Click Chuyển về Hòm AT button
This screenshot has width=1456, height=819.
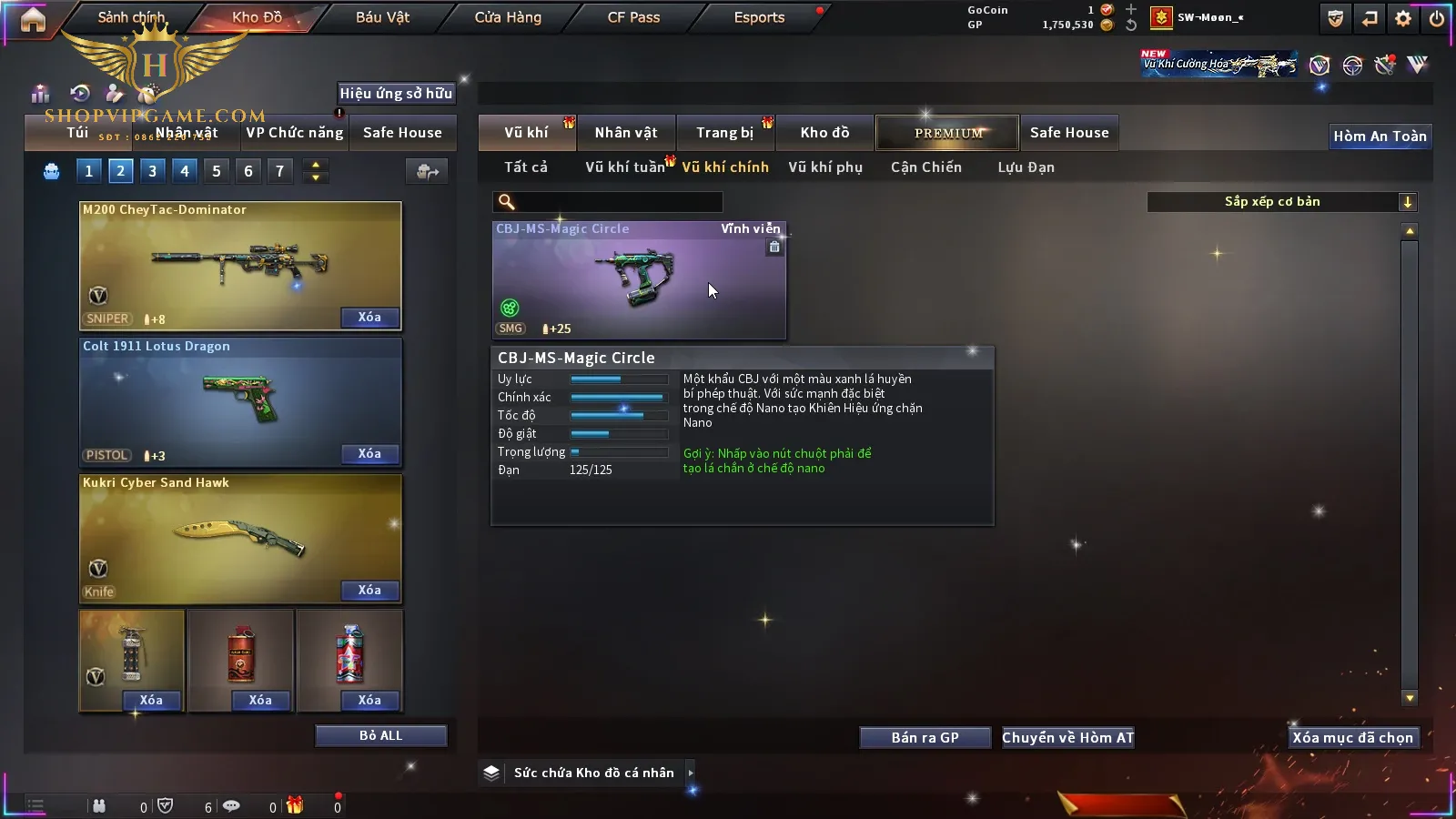[1067, 738]
